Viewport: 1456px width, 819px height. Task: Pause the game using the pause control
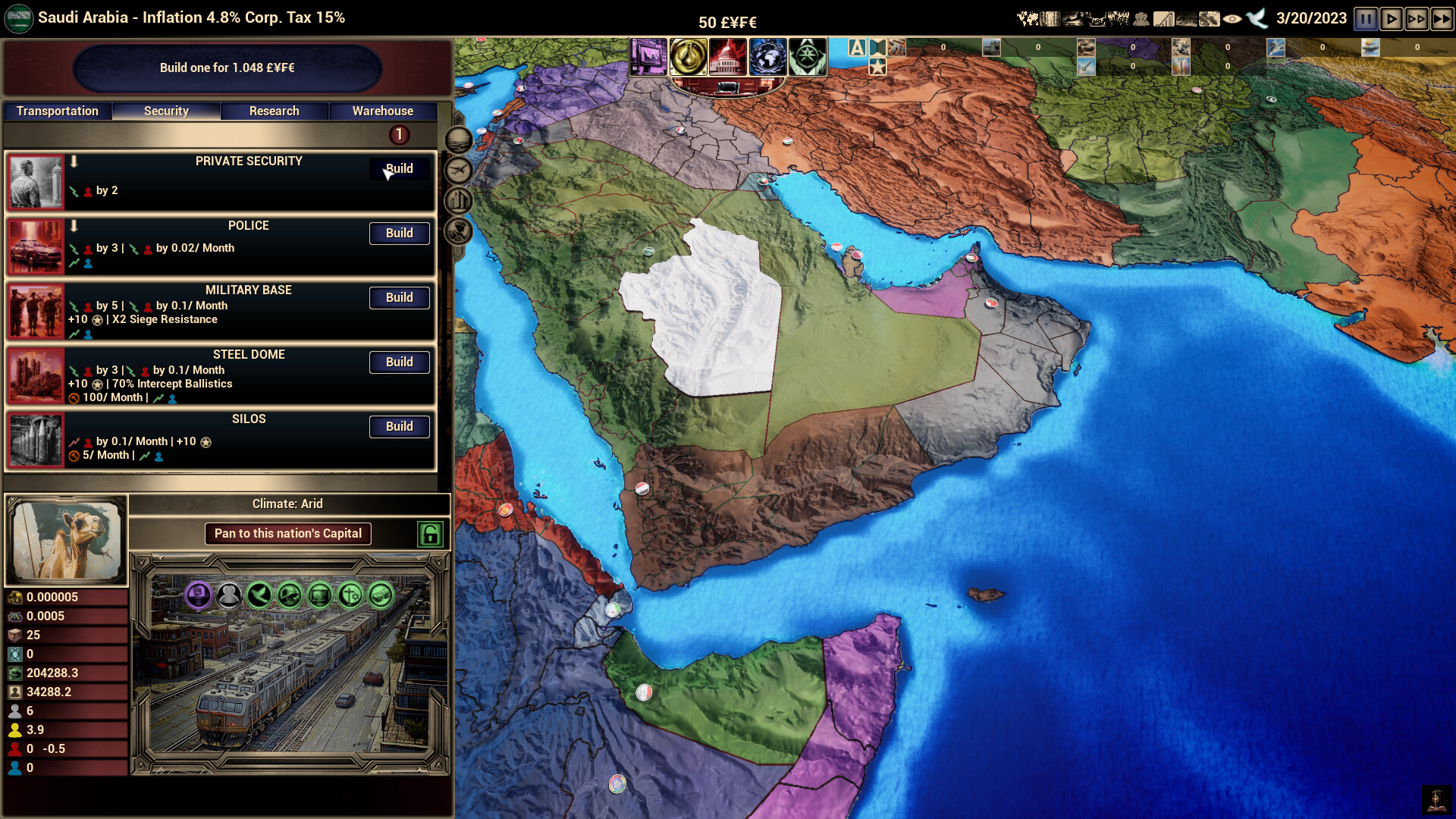click(1365, 19)
